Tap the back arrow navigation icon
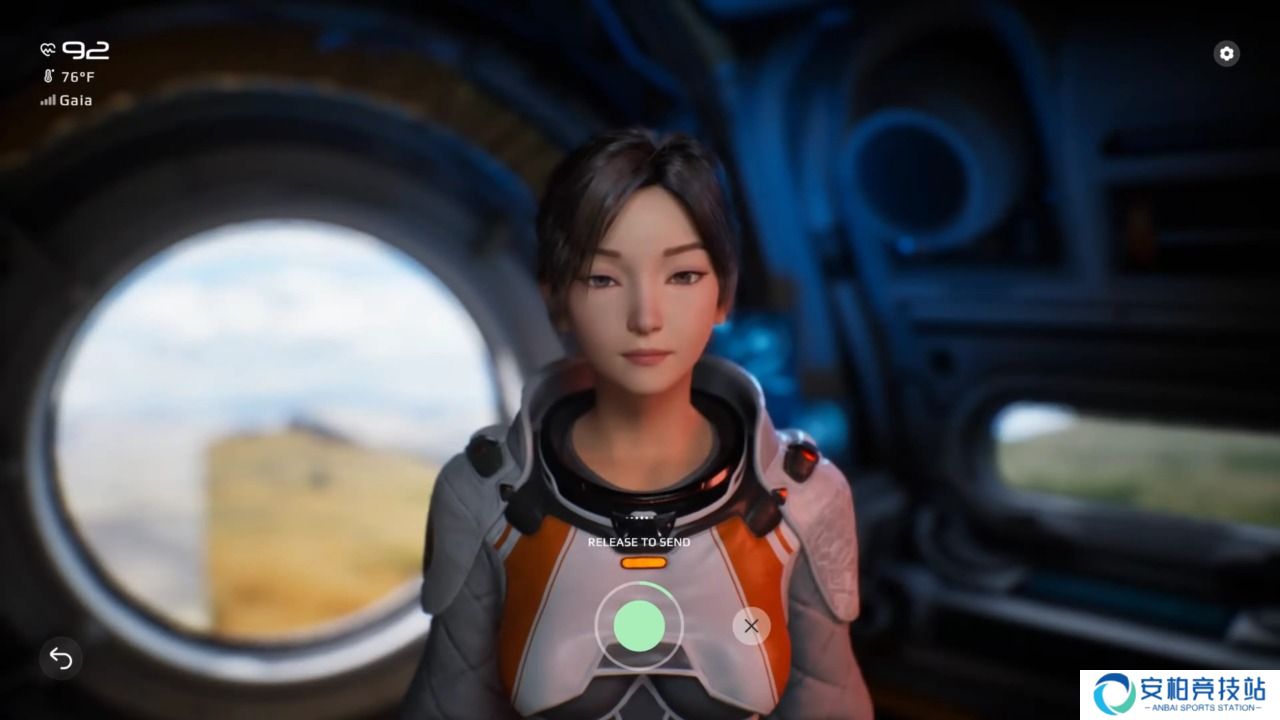This screenshot has height=720, width=1280. click(x=61, y=660)
